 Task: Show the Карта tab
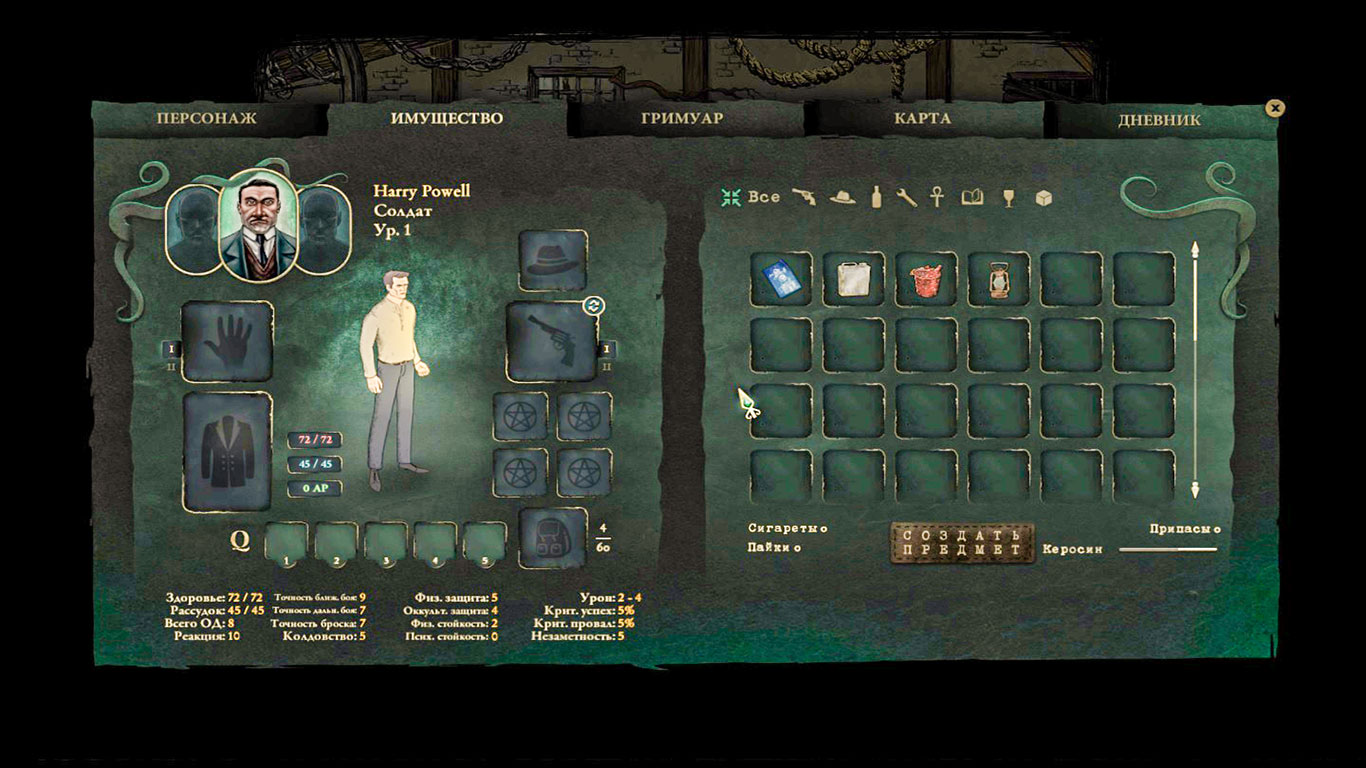[x=922, y=118]
